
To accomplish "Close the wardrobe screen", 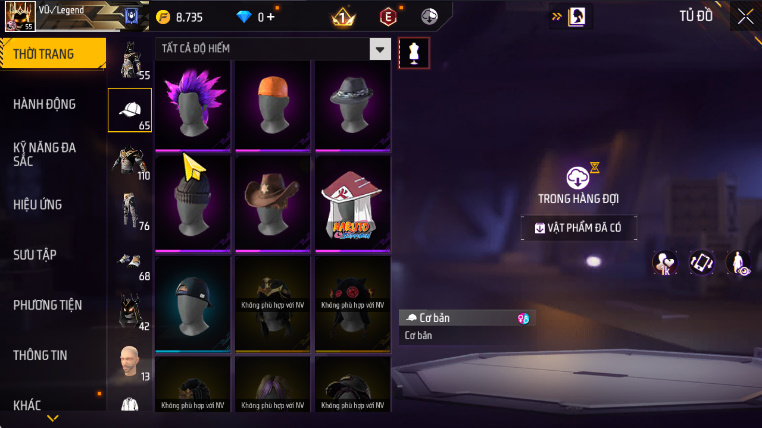I will click(x=745, y=16).
